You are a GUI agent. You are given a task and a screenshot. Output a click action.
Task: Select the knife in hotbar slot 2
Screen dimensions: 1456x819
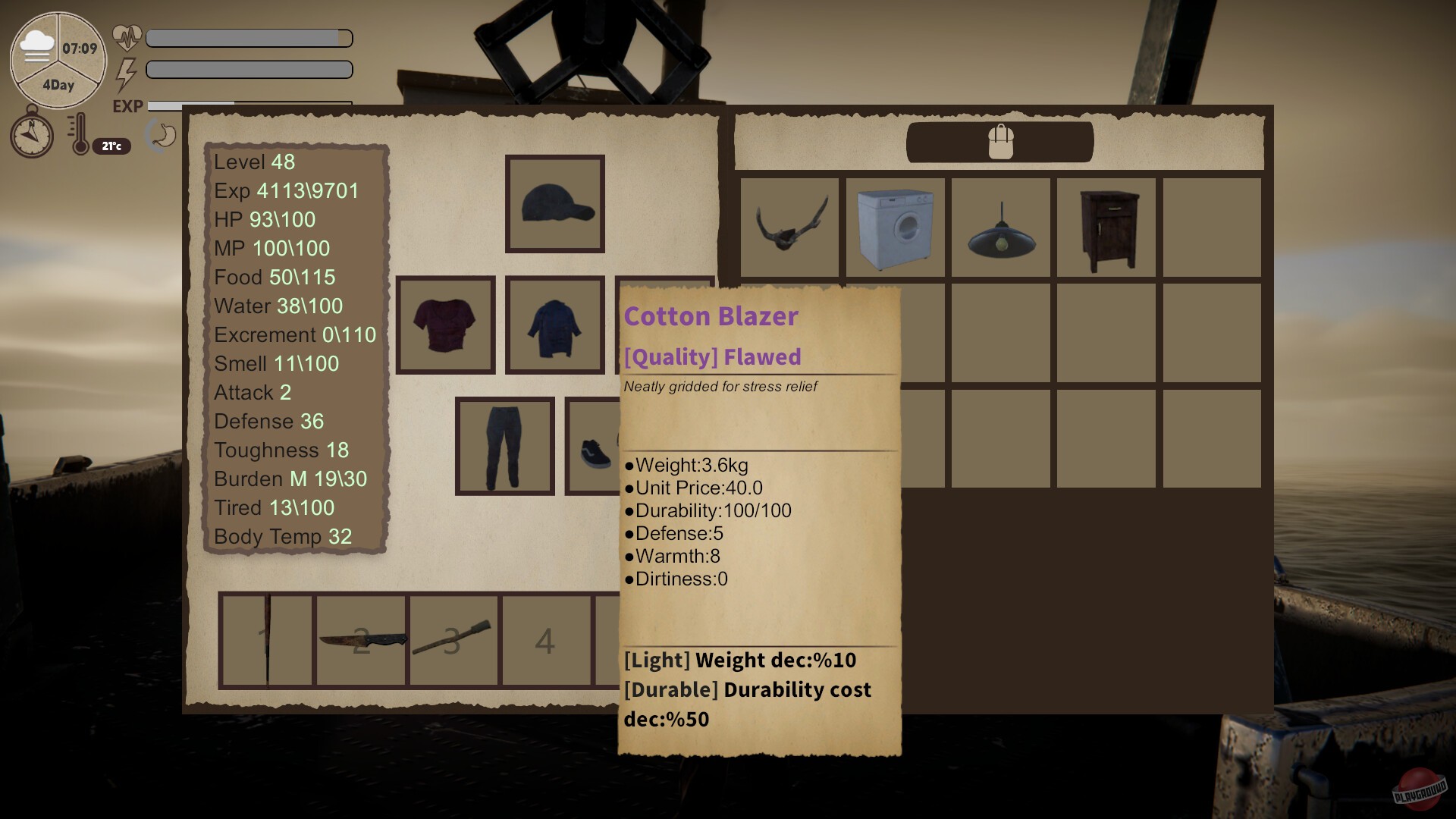pos(361,641)
